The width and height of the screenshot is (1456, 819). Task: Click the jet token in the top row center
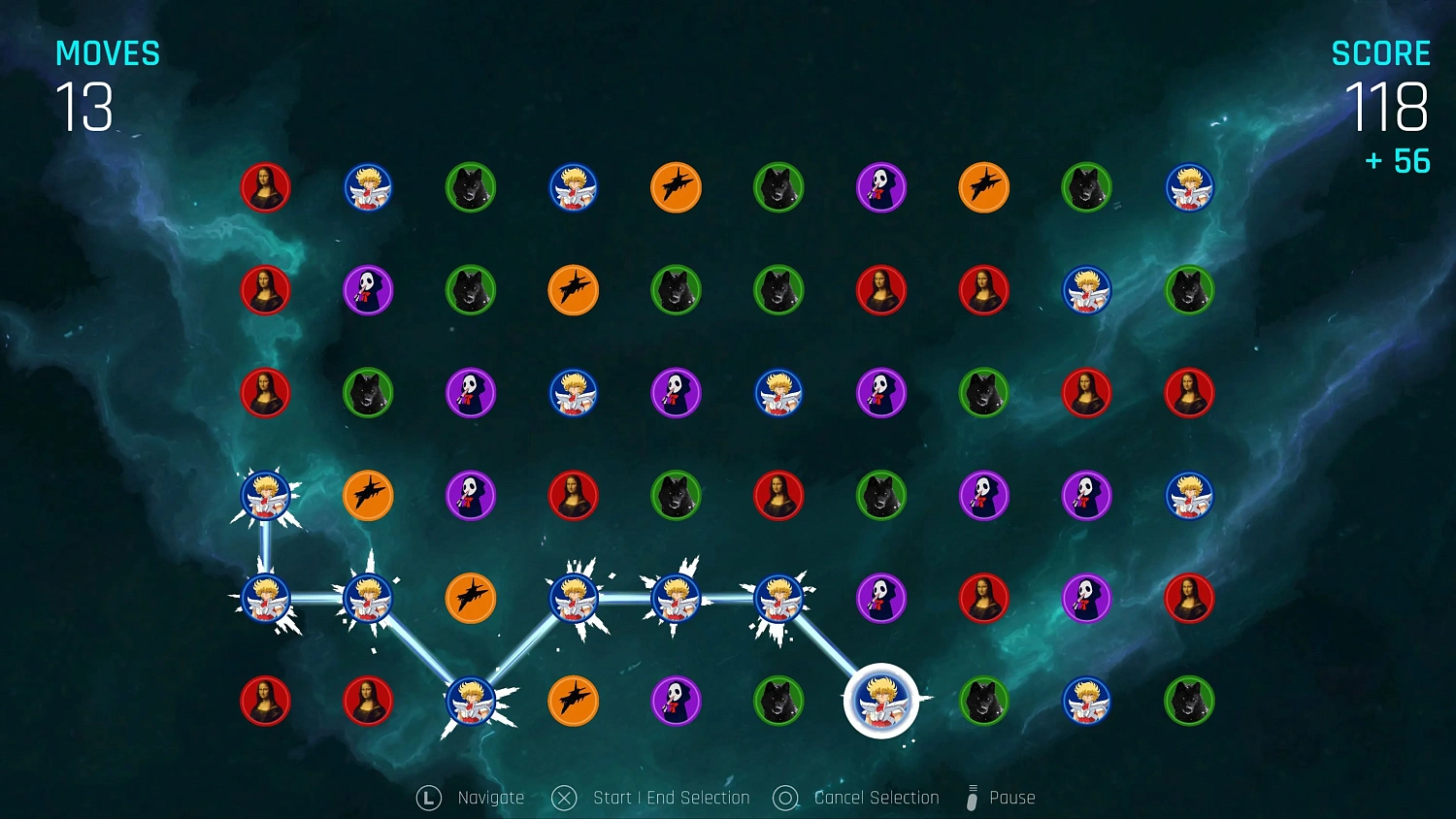click(676, 188)
